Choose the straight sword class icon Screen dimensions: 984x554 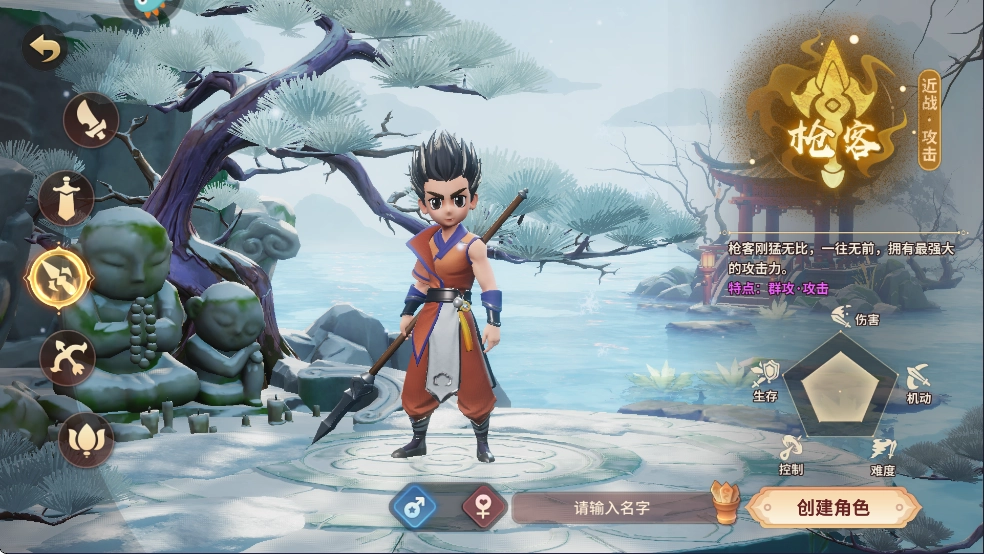66,197
